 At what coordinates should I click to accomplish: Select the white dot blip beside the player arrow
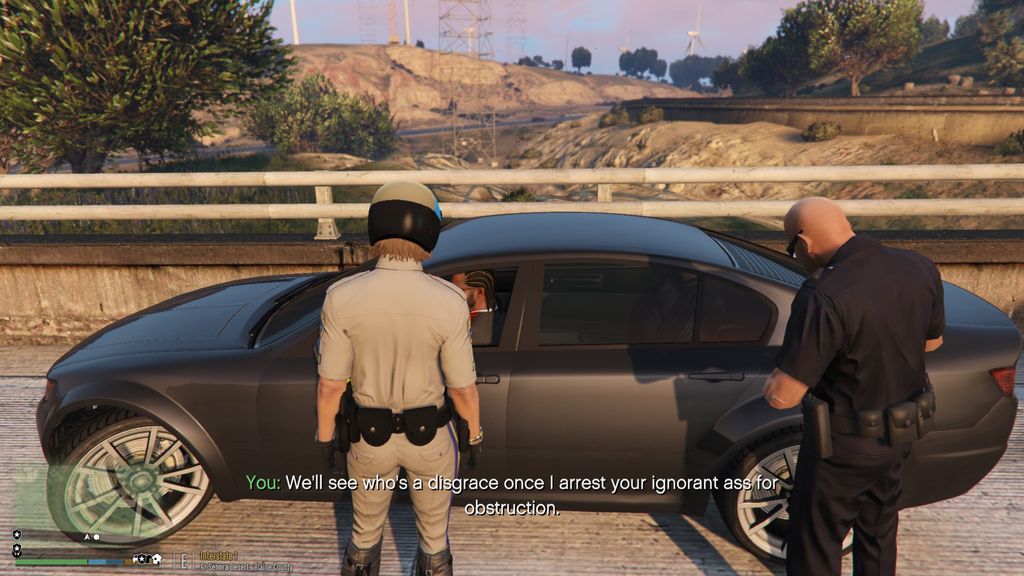96,537
